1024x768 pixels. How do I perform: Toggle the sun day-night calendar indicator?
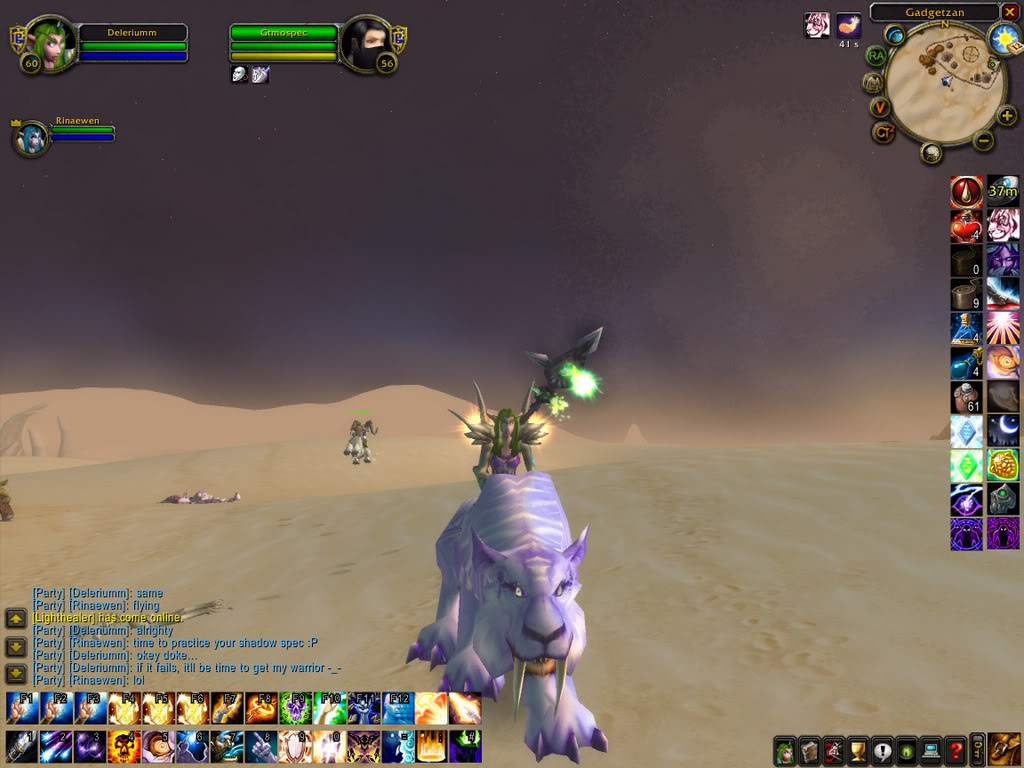click(1002, 38)
